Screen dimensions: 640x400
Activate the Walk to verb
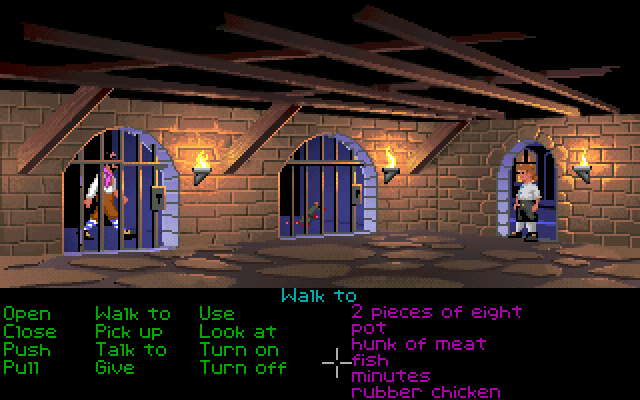pyautogui.click(x=133, y=314)
